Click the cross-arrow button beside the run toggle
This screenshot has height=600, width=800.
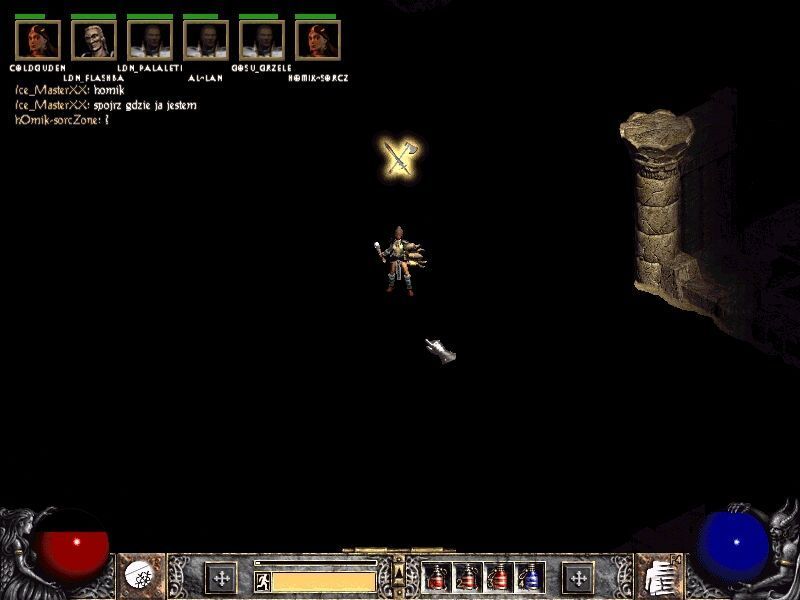coord(220,577)
